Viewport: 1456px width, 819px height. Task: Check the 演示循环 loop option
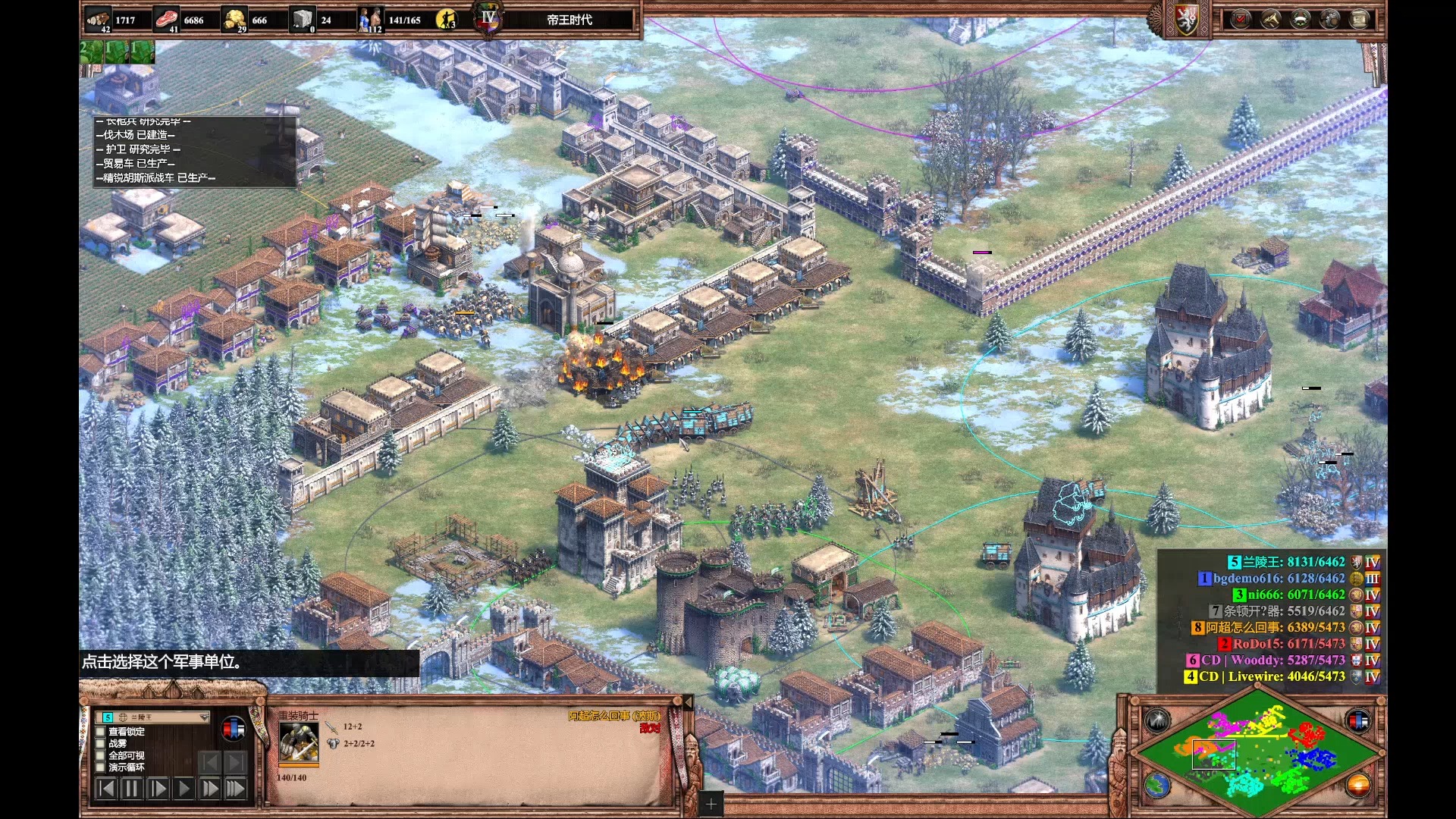pos(100,767)
